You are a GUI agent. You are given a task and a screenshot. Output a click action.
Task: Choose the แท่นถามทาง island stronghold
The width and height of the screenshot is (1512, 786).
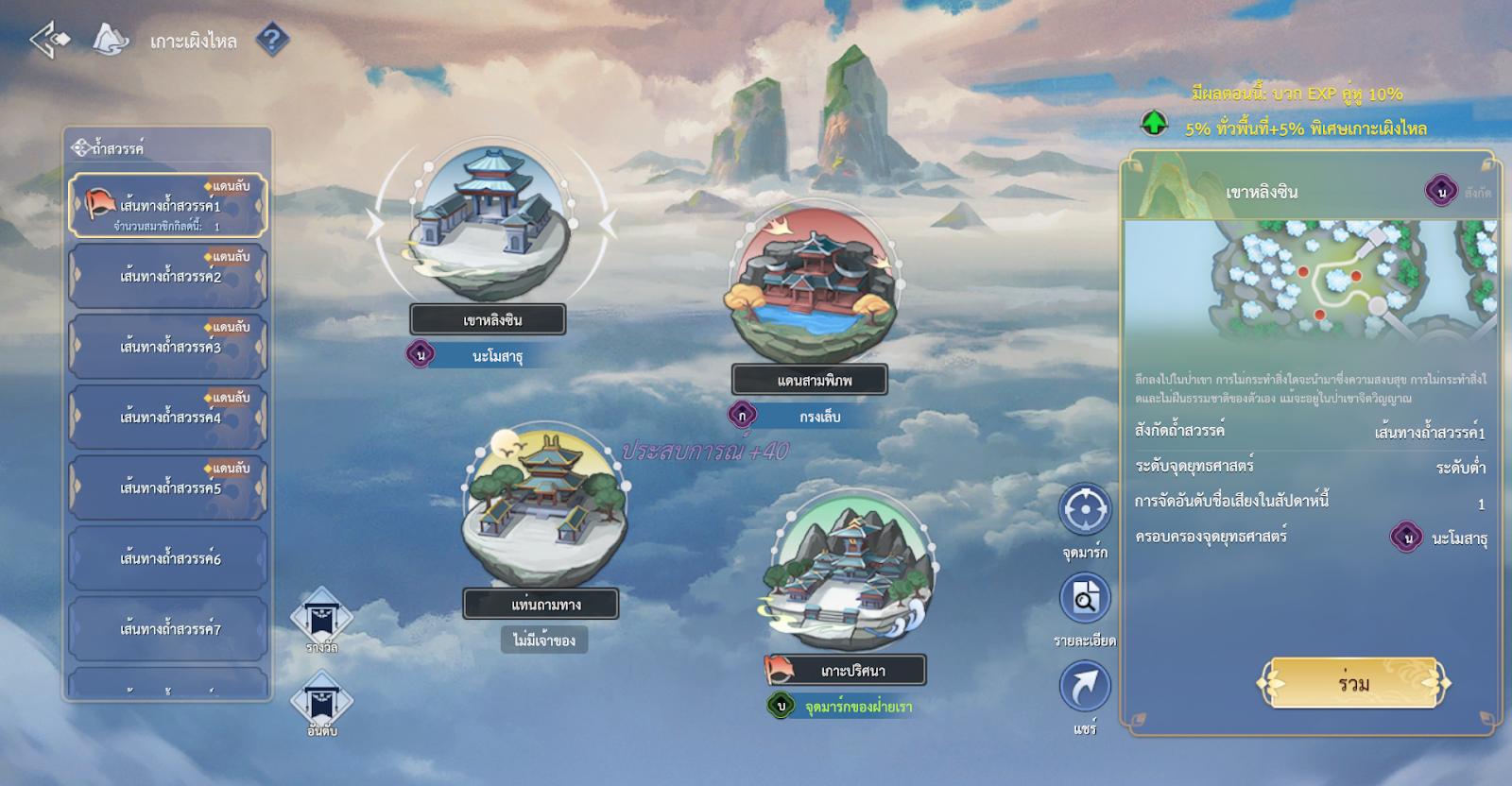543,505
